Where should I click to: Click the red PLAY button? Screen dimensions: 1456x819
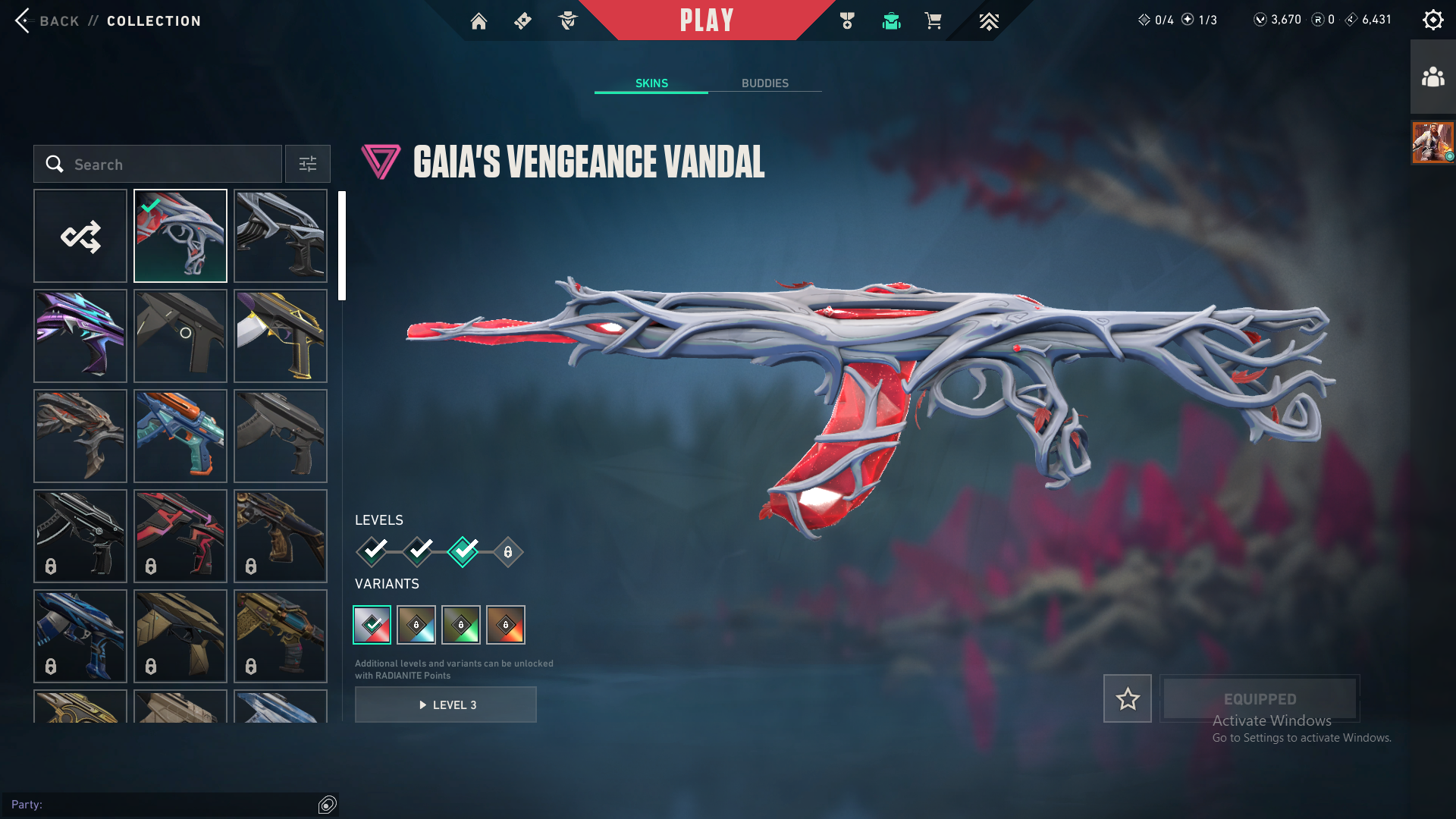tap(706, 20)
